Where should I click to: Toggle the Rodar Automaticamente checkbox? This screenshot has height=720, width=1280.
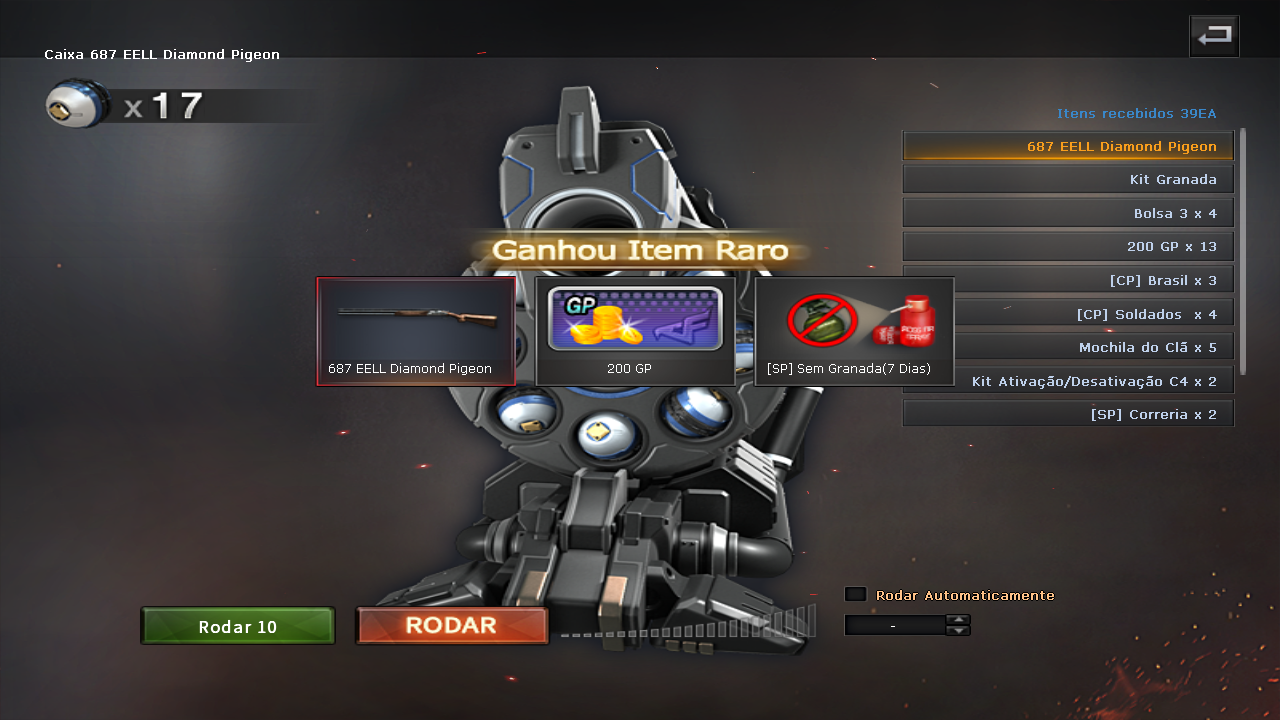(855, 595)
